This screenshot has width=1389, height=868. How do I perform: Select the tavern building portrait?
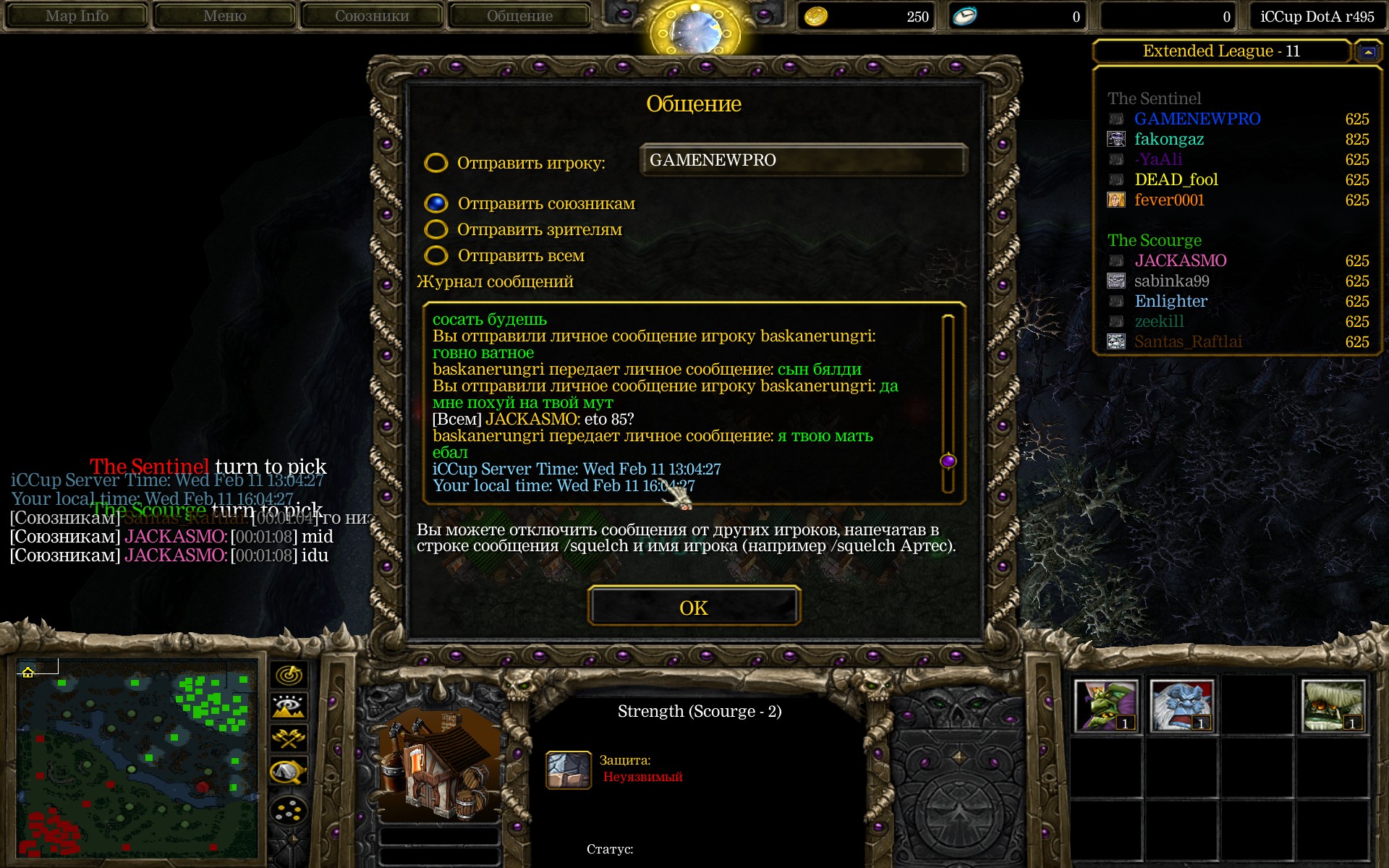click(x=439, y=765)
